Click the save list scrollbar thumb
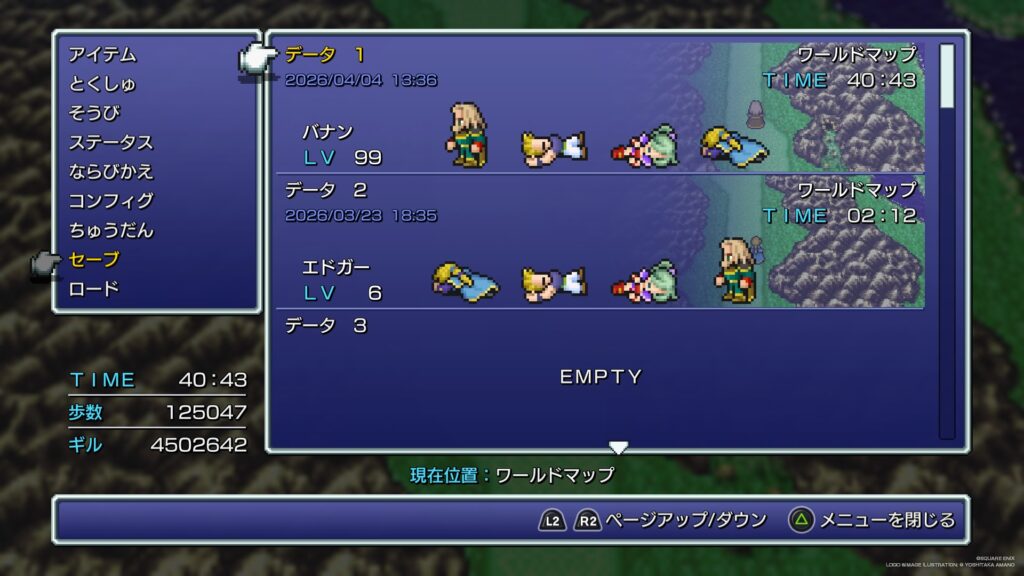 click(x=947, y=75)
